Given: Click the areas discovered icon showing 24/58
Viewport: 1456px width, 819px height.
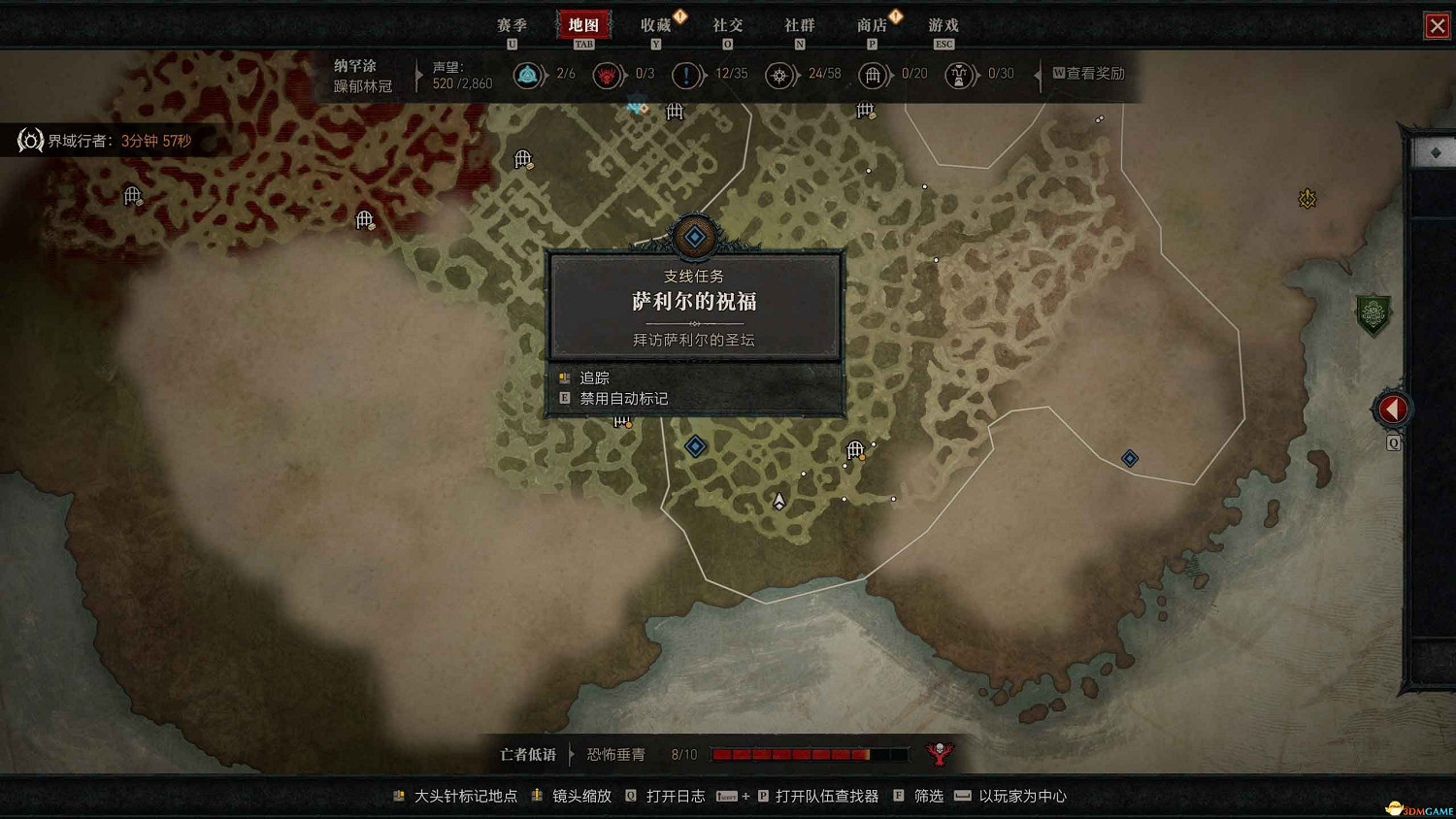Looking at the screenshot, I should point(781,75).
